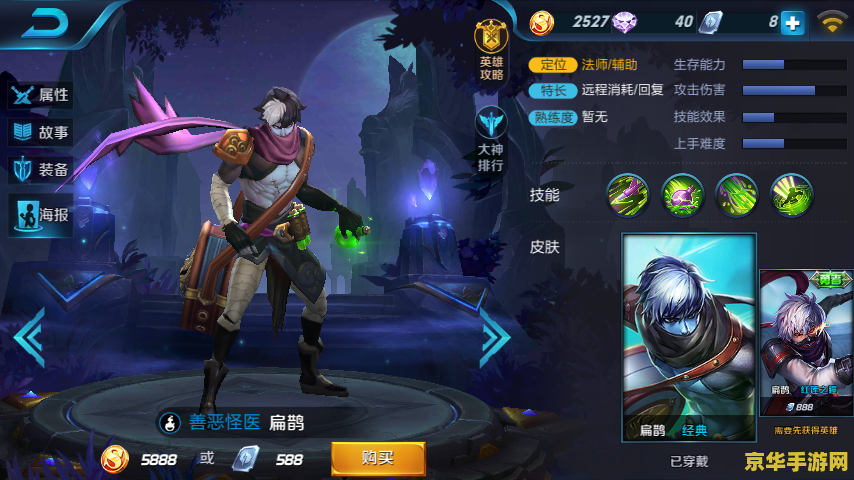Choose the 扁鹊 经典 classic skin card

688,338
